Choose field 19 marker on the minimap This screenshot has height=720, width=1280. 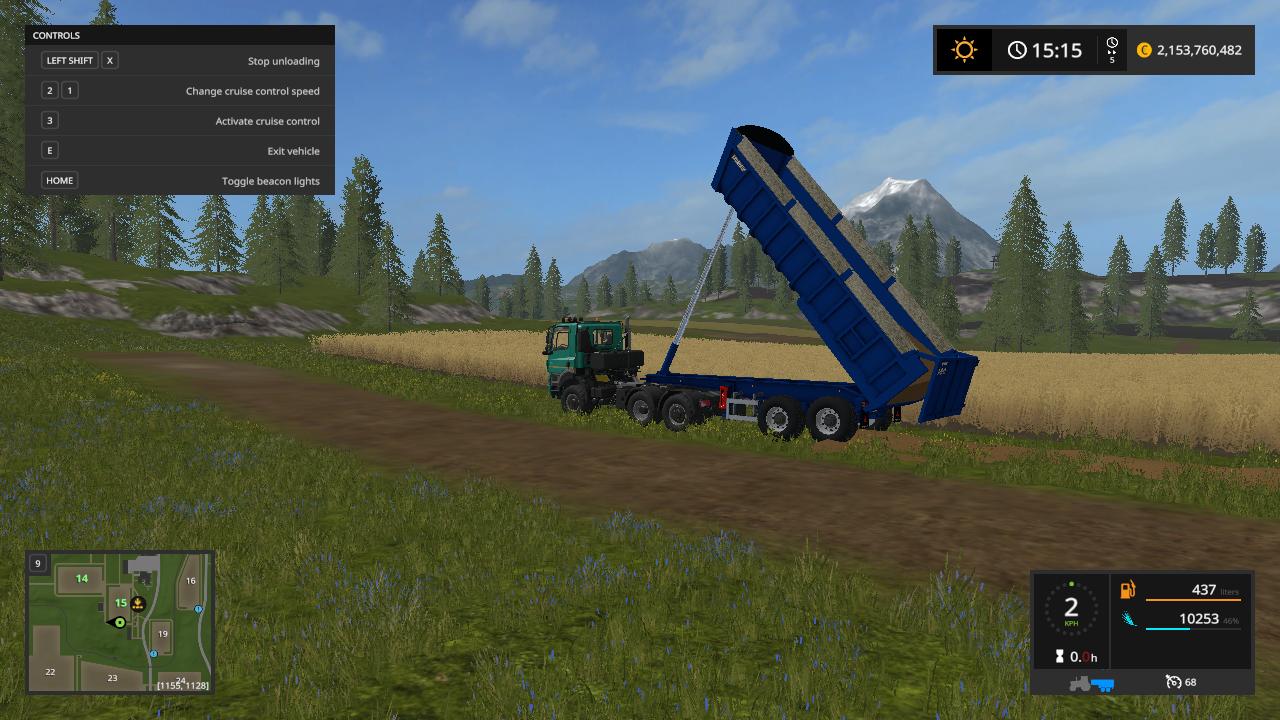point(162,634)
